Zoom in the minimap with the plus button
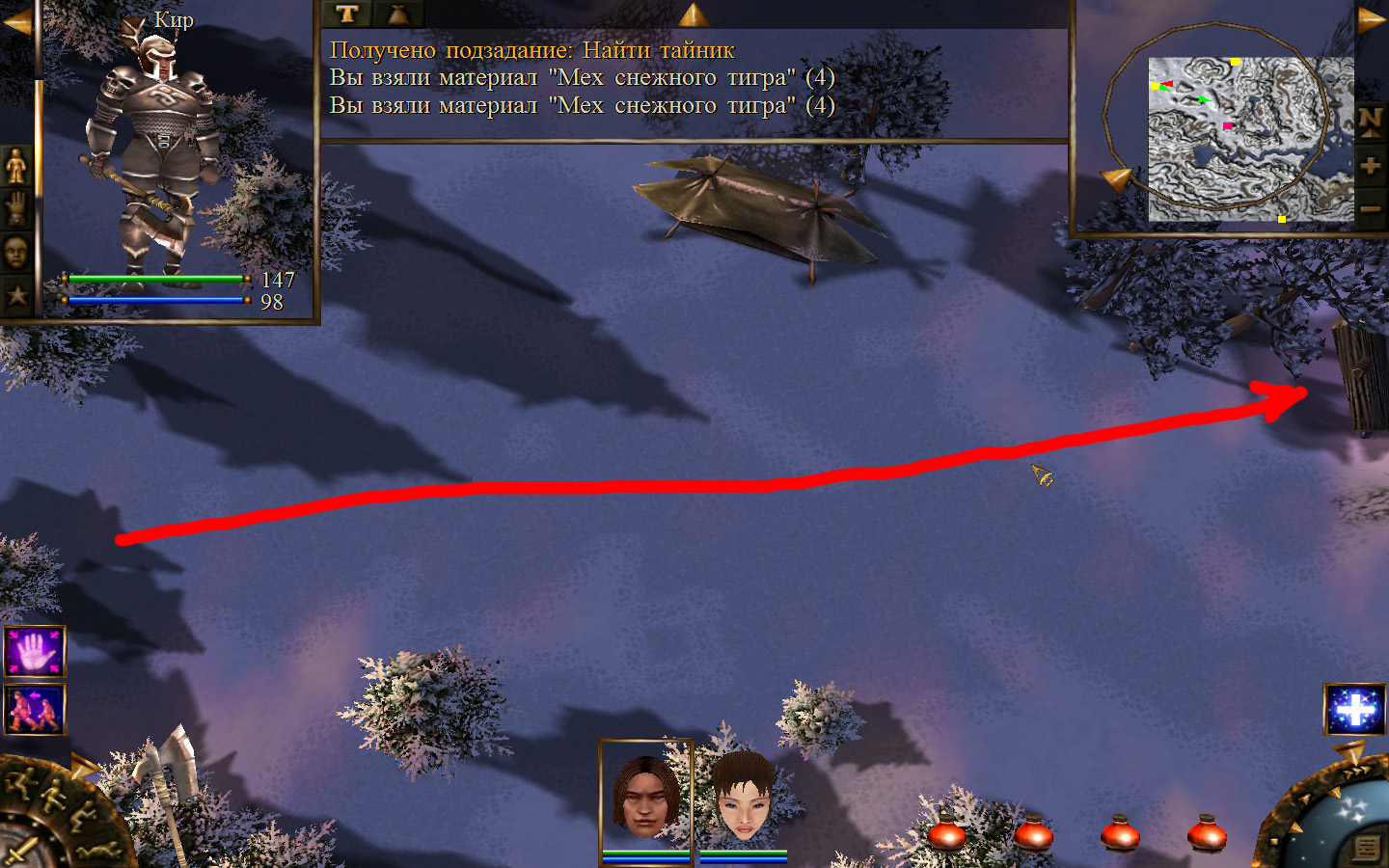The image size is (1389, 868). [x=1370, y=166]
